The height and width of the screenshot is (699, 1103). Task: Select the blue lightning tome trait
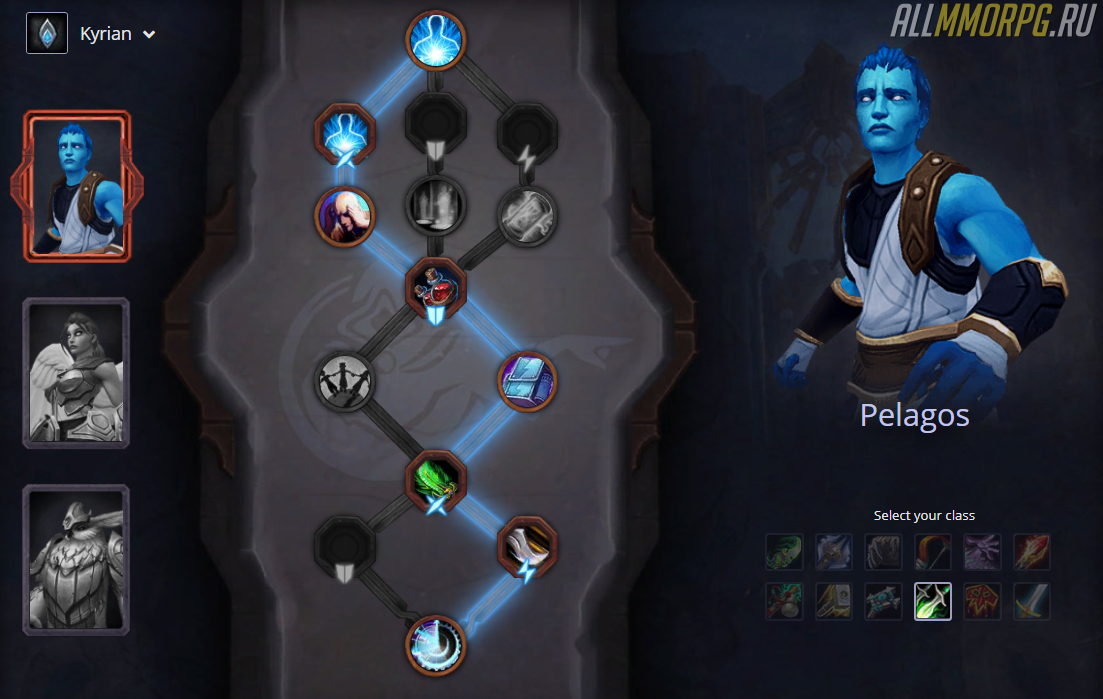[x=527, y=381]
